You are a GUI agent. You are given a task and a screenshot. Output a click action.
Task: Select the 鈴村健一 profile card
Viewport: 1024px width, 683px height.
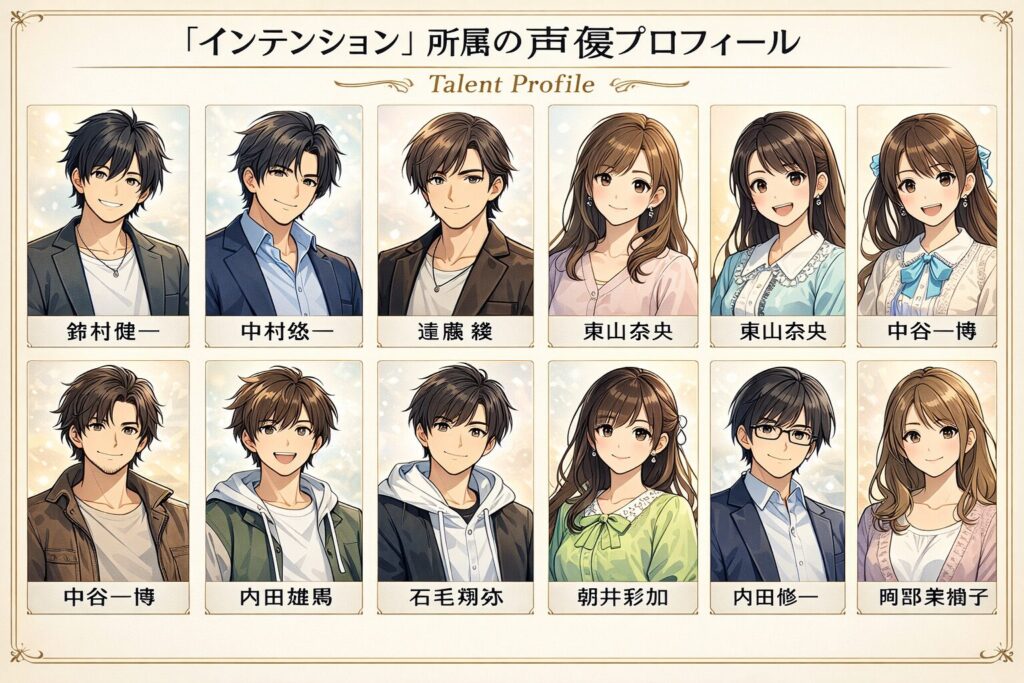tap(108, 225)
